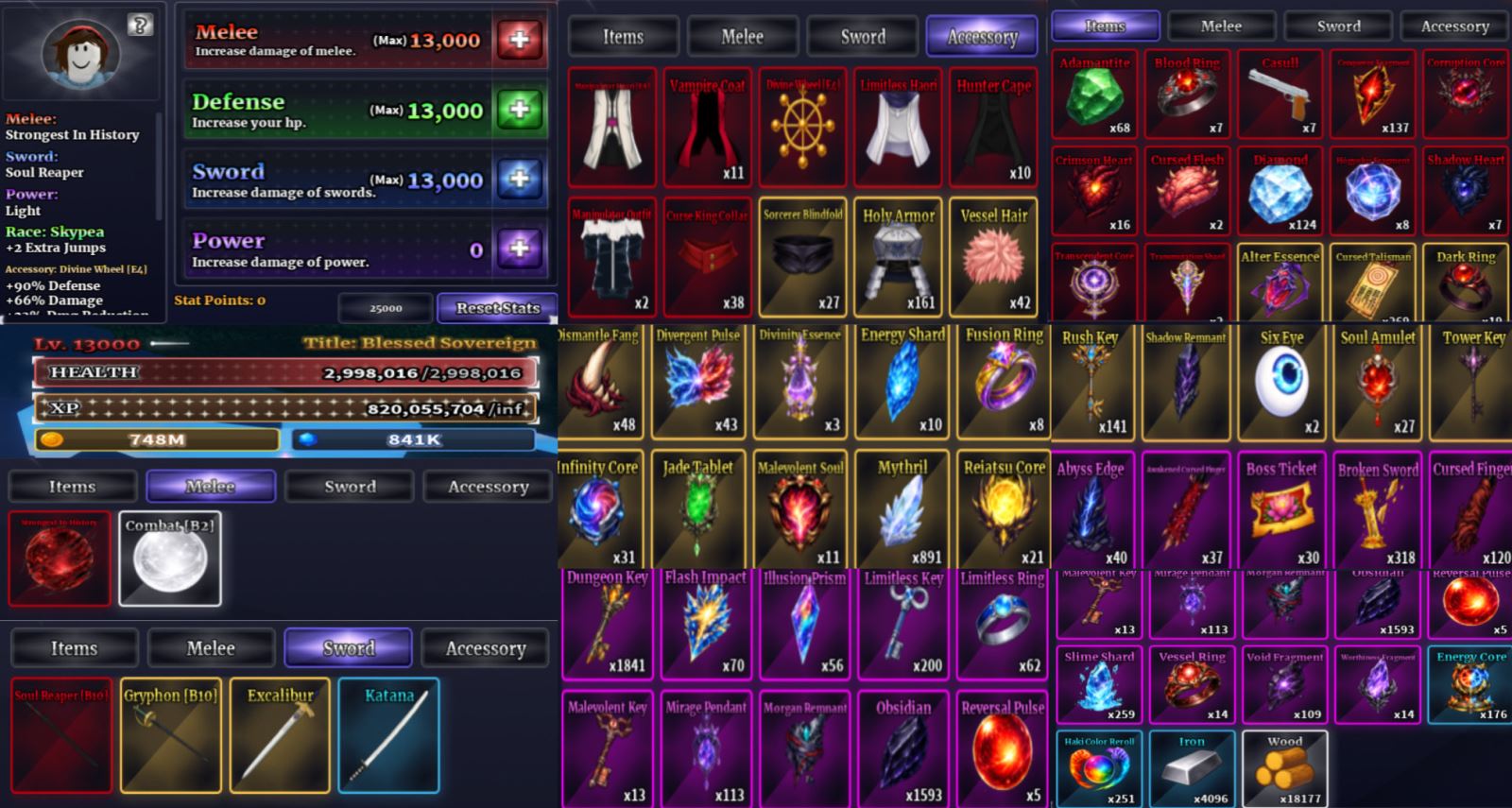Select the Dungeon Key item slot
This screenshot has height=808, width=1512.
tap(607, 624)
